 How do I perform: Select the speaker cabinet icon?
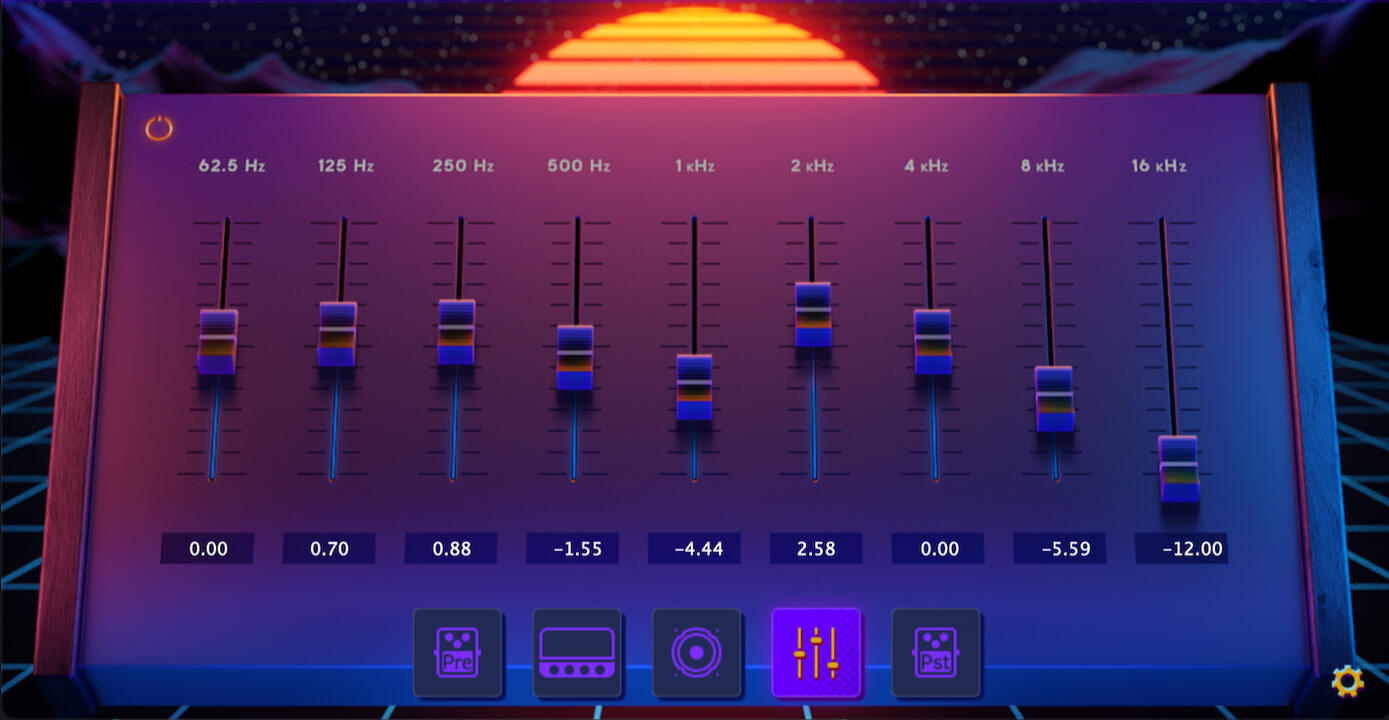pos(697,653)
